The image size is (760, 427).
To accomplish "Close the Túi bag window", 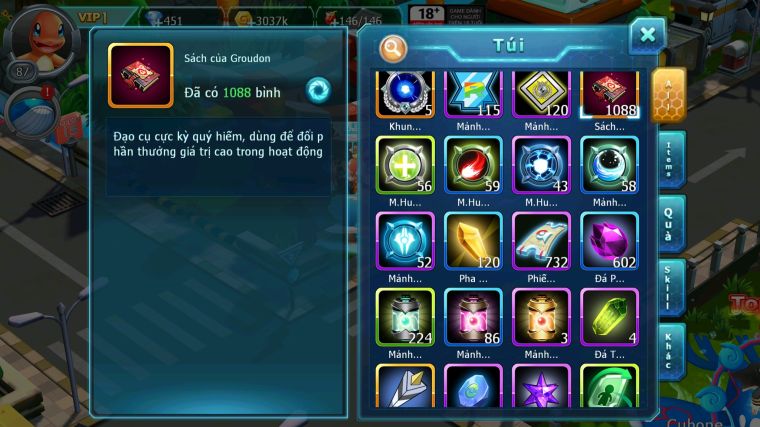I will (647, 36).
